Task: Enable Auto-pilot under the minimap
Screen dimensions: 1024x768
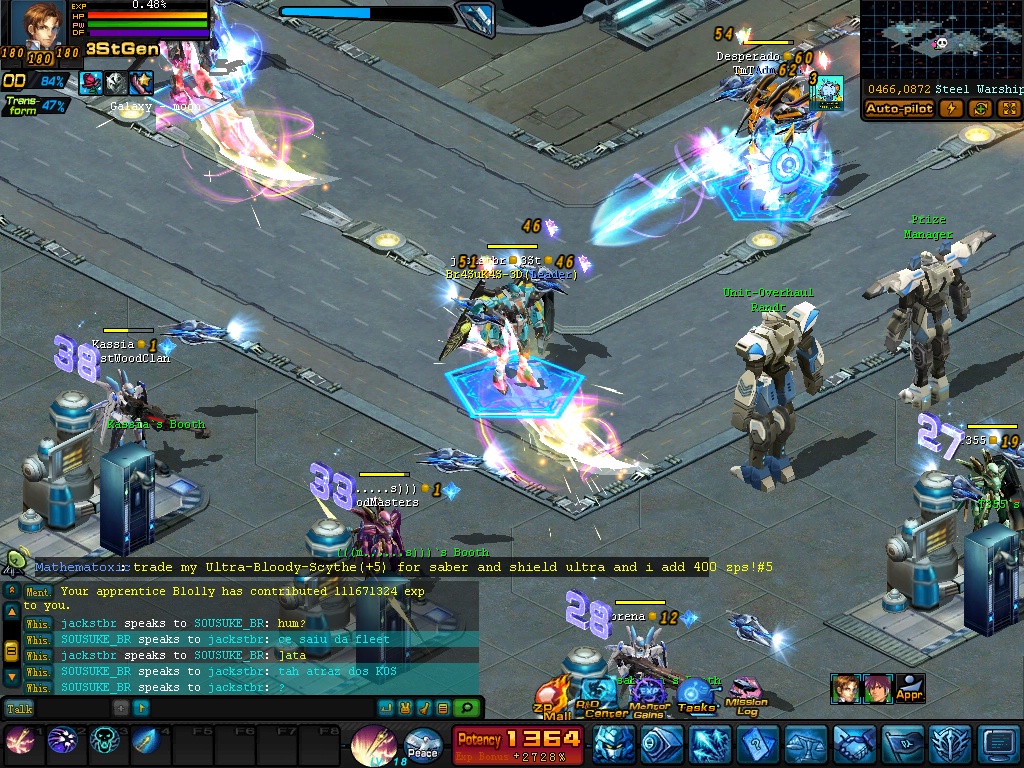Action: 899,109
